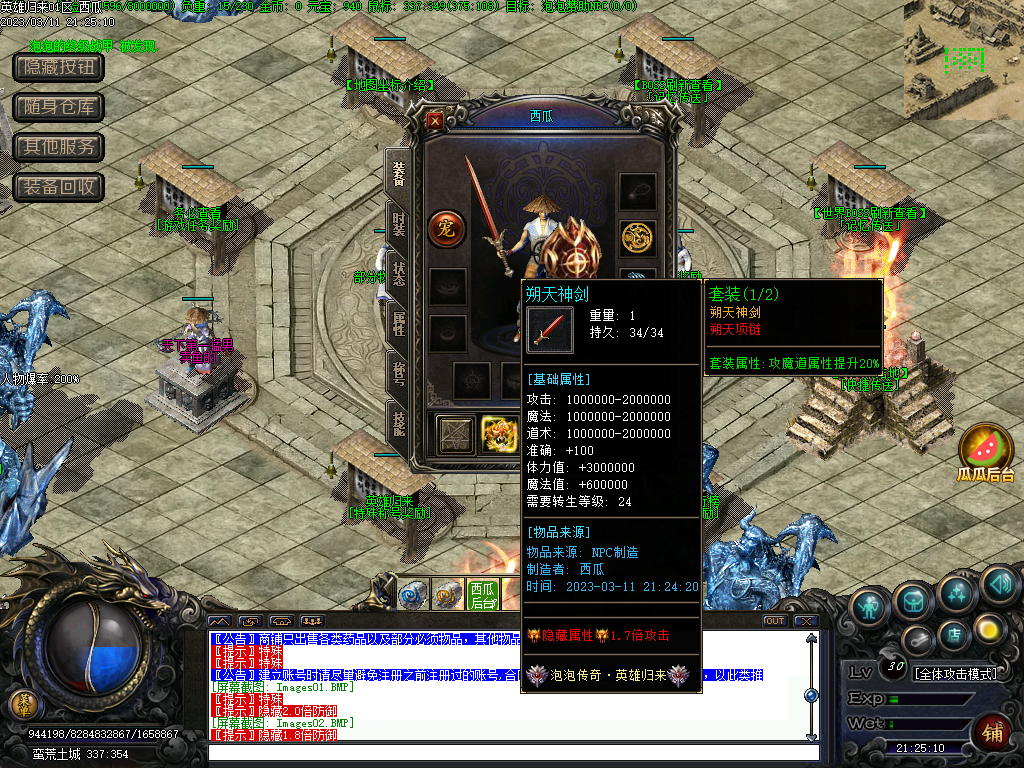Screen dimensions: 1024x768
Task: Open the minimap in the corner
Action: (x=963, y=59)
